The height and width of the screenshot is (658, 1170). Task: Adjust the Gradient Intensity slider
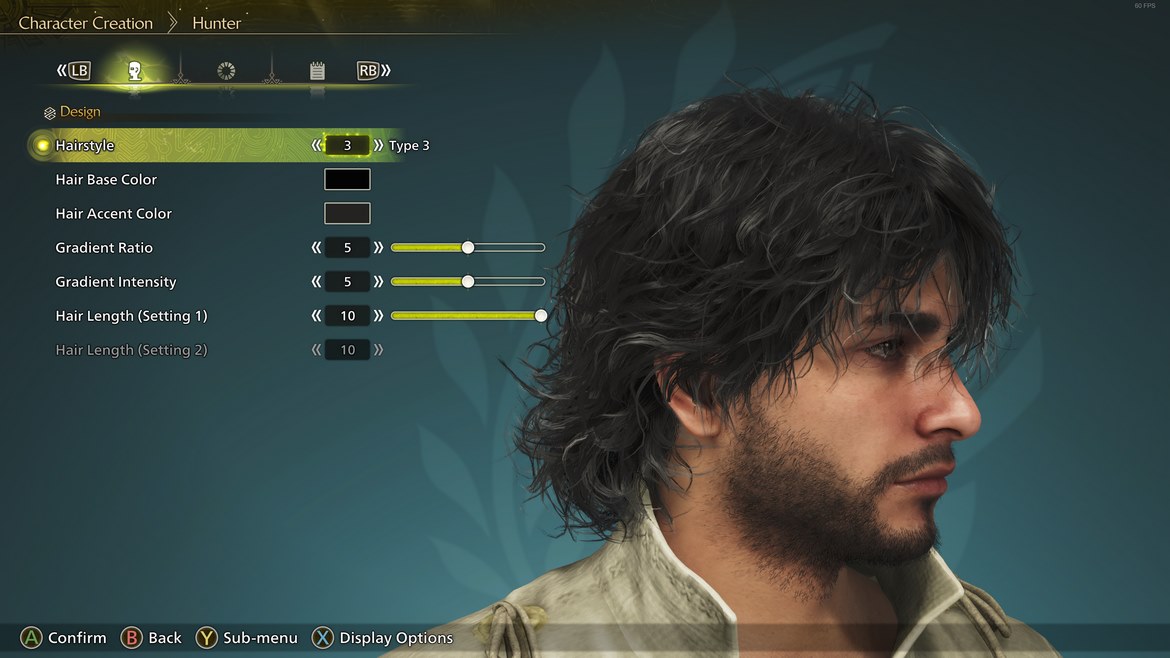467,282
